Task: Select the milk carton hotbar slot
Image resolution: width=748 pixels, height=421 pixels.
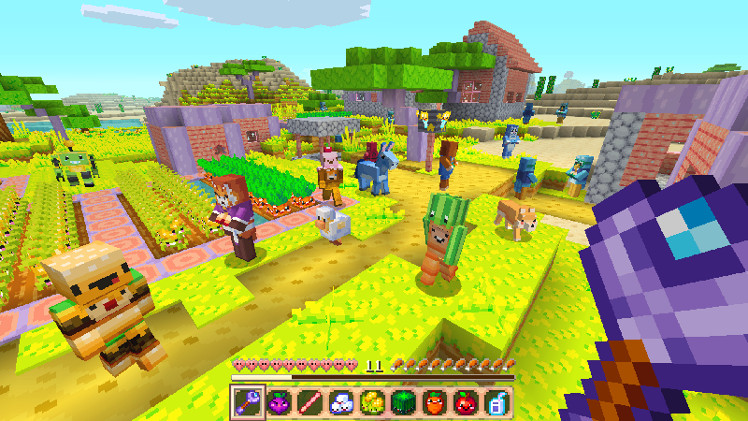Action: coord(496,401)
